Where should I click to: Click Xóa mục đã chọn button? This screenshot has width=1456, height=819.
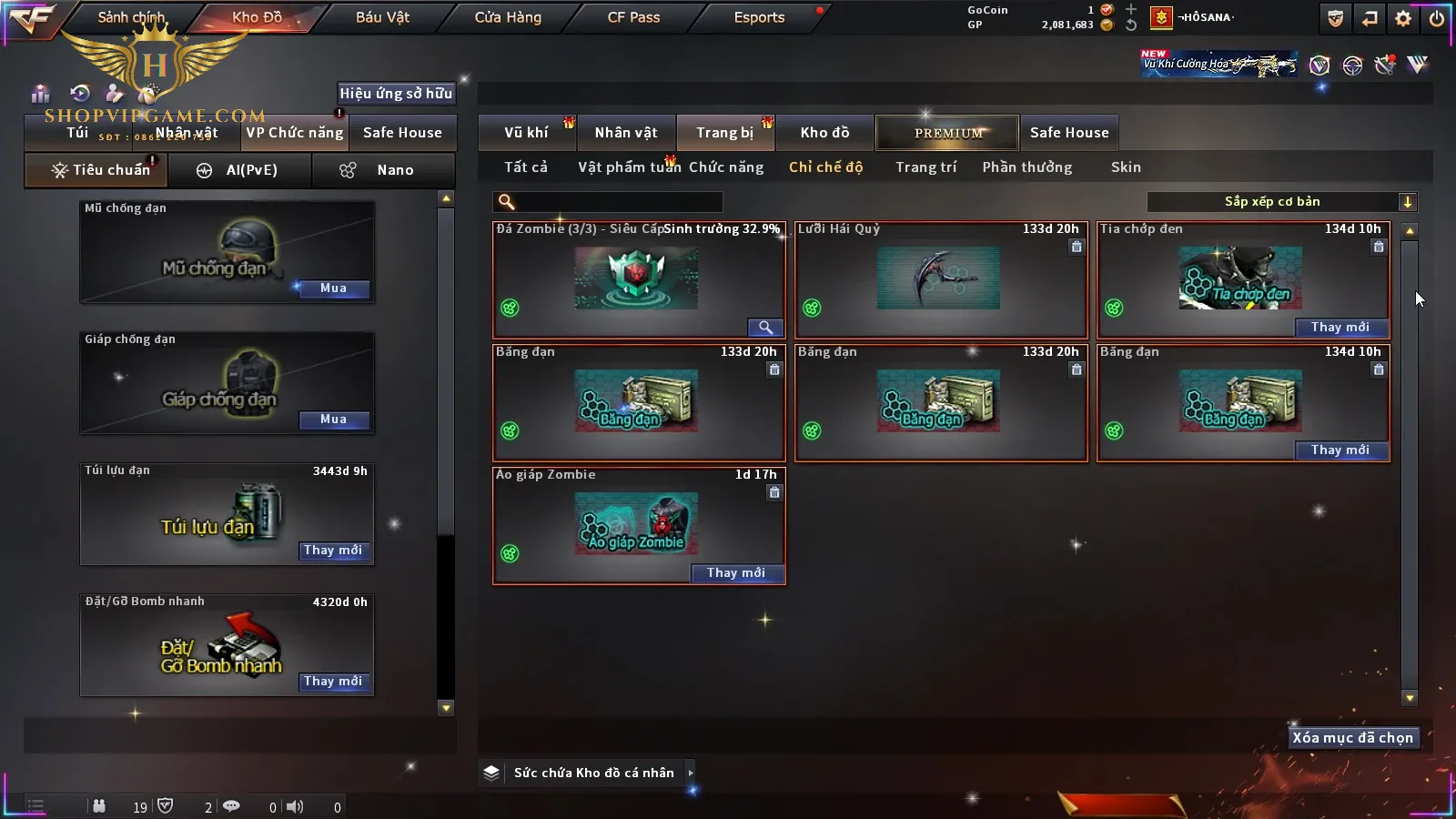coord(1352,738)
